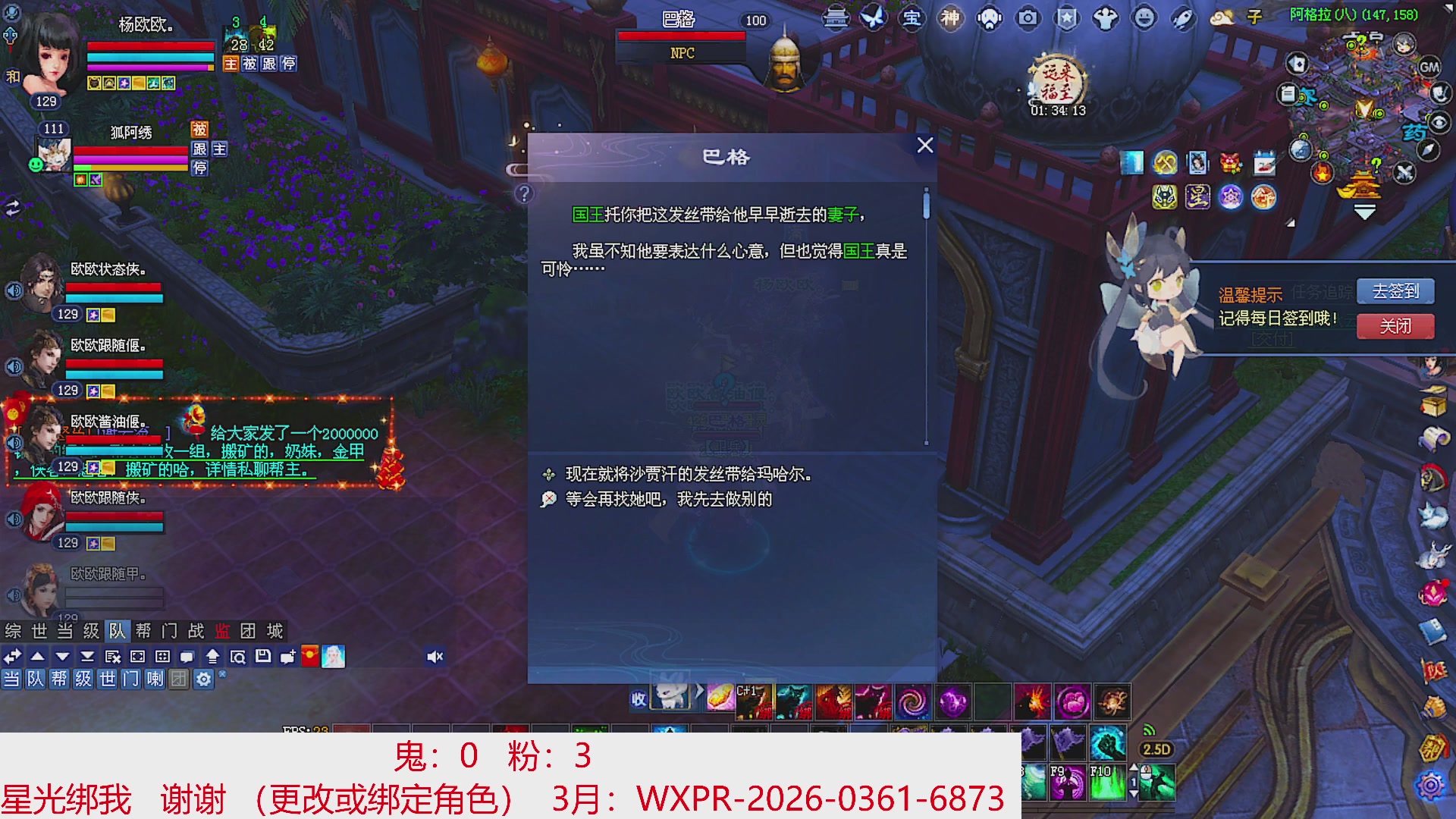The height and width of the screenshot is (819, 1456).
Task: Switch to the 帮 chat tab
Action: pyautogui.click(x=143, y=631)
